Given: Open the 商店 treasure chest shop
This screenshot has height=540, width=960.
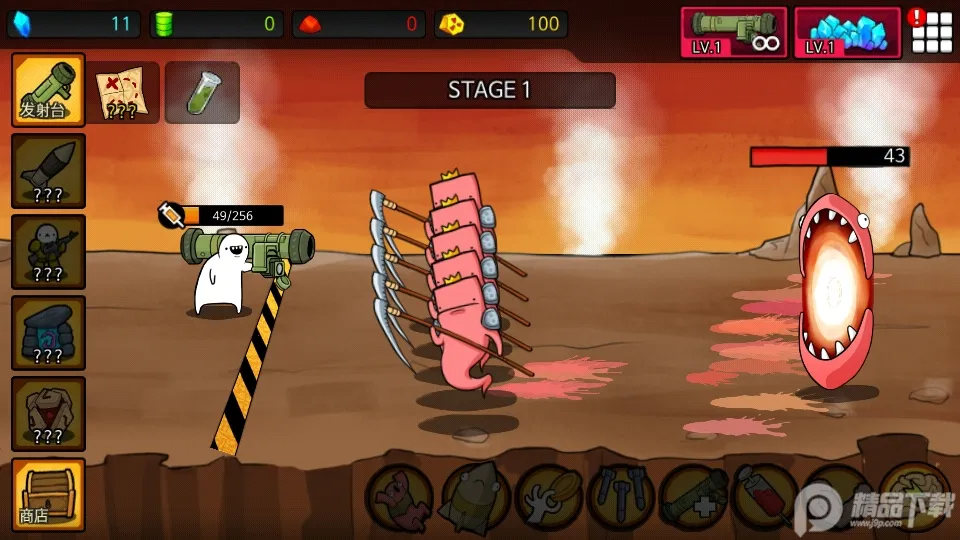Looking at the screenshot, I should click(47, 494).
